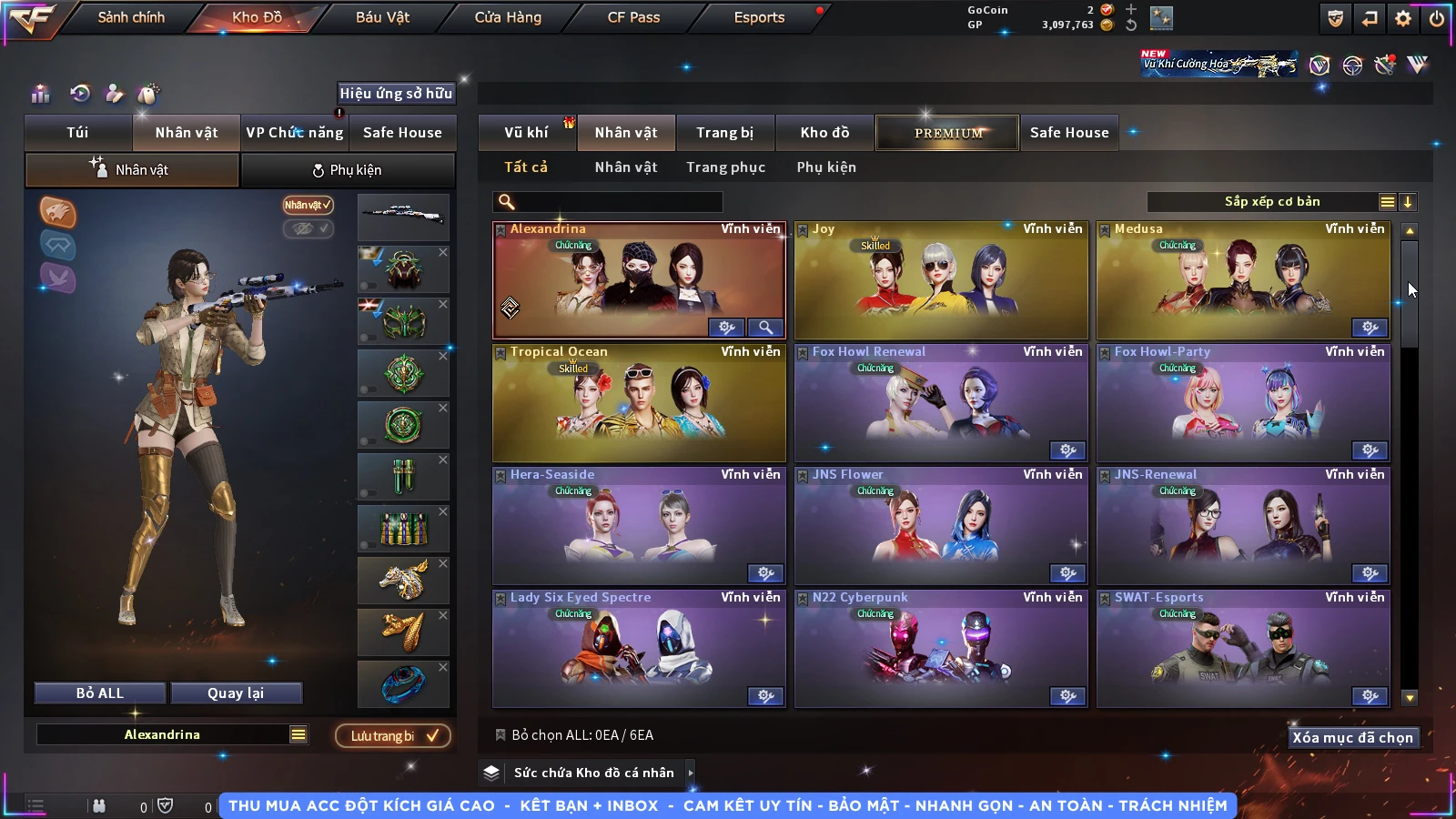This screenshot has height=819, width=1456.
Task: Click the Quay lại button
Action: pyautogui.click(x=236, y=693)
